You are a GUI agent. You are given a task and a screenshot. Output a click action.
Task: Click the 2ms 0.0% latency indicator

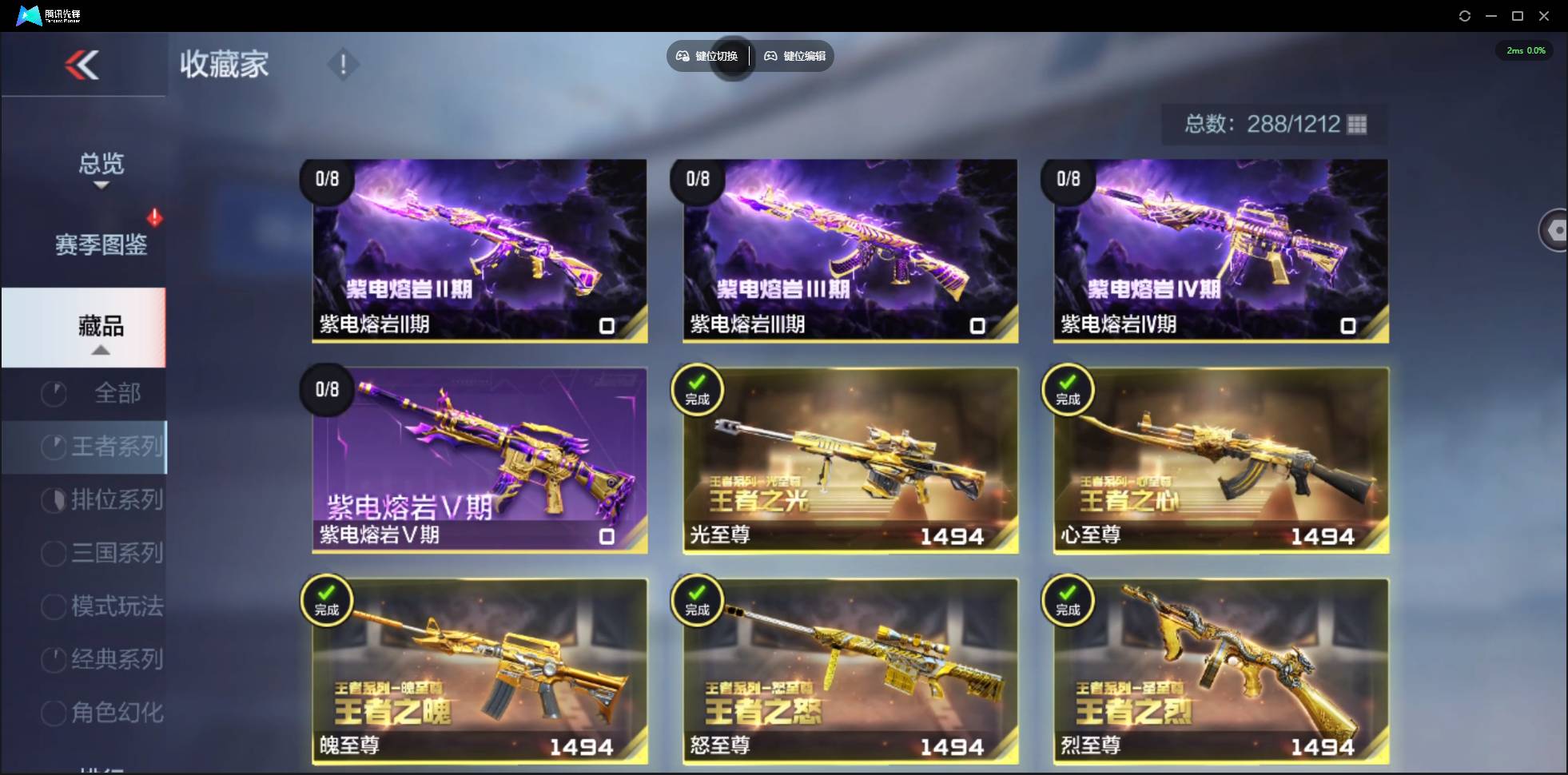tap(1523, 50)
